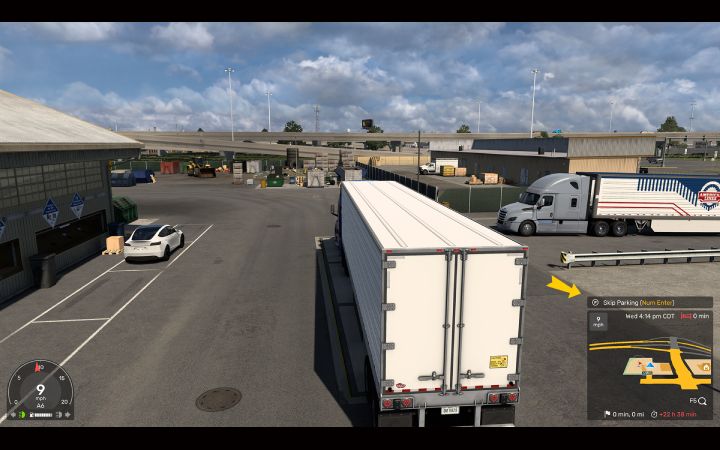Click the destination flag icon in the route advisor

tap(607, 414)
